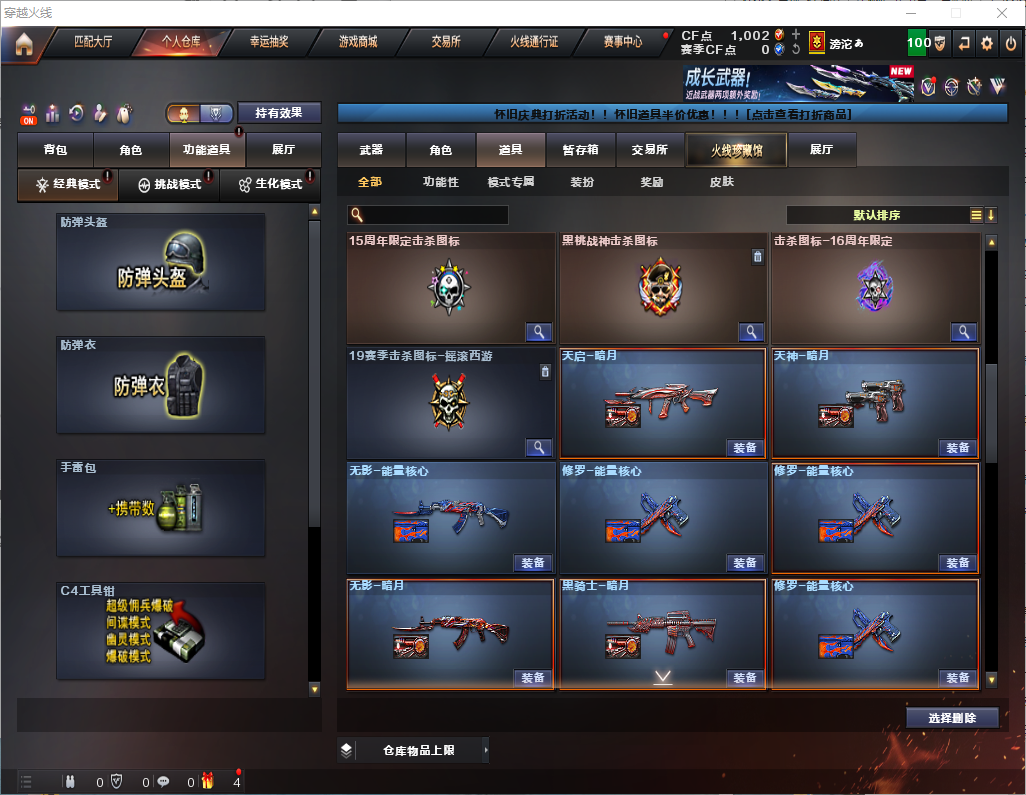Viewport: 1026px width, 795px height.
Task: Select the 防弹头盔 bulletproof helmet item
Action: [x=161, y=261]
